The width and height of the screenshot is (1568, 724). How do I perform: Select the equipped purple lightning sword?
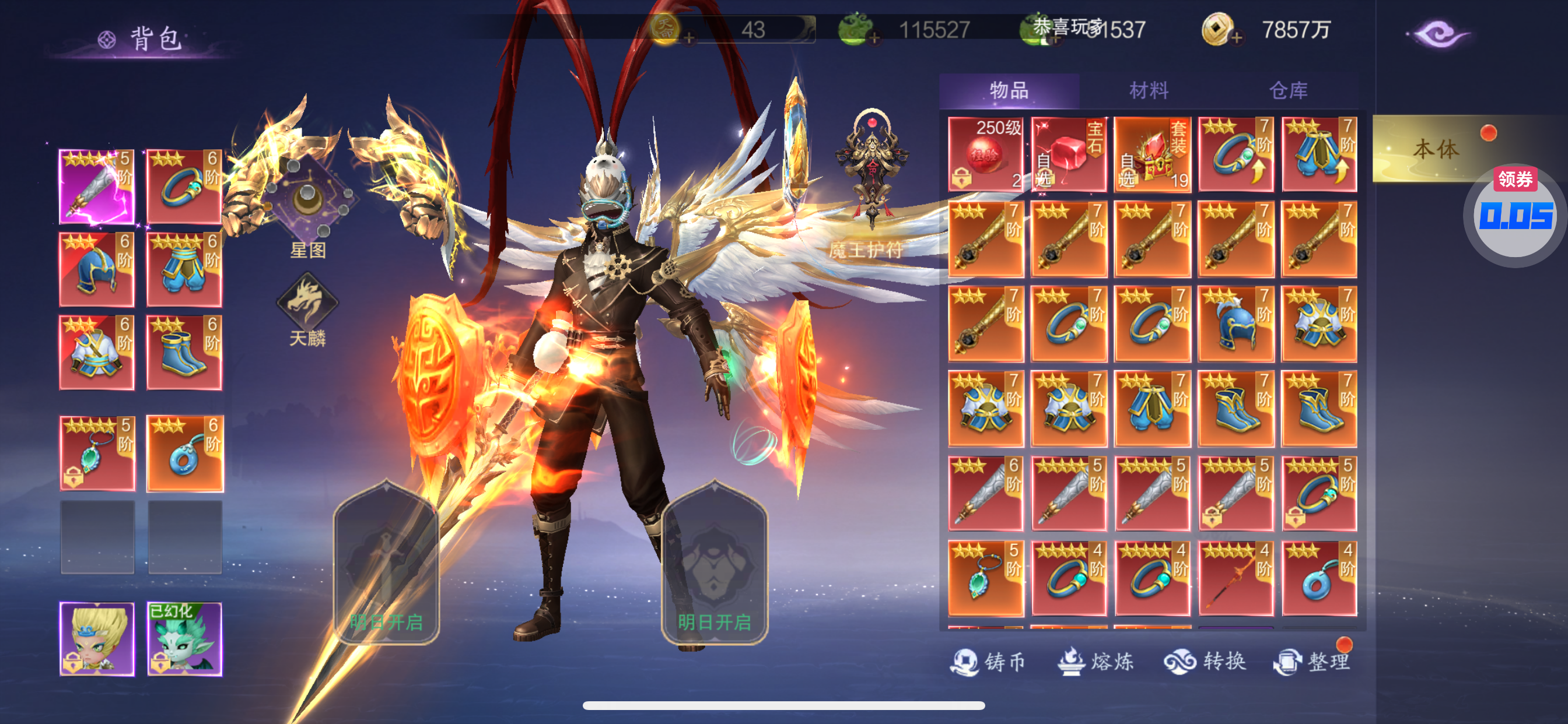point(97,186)
